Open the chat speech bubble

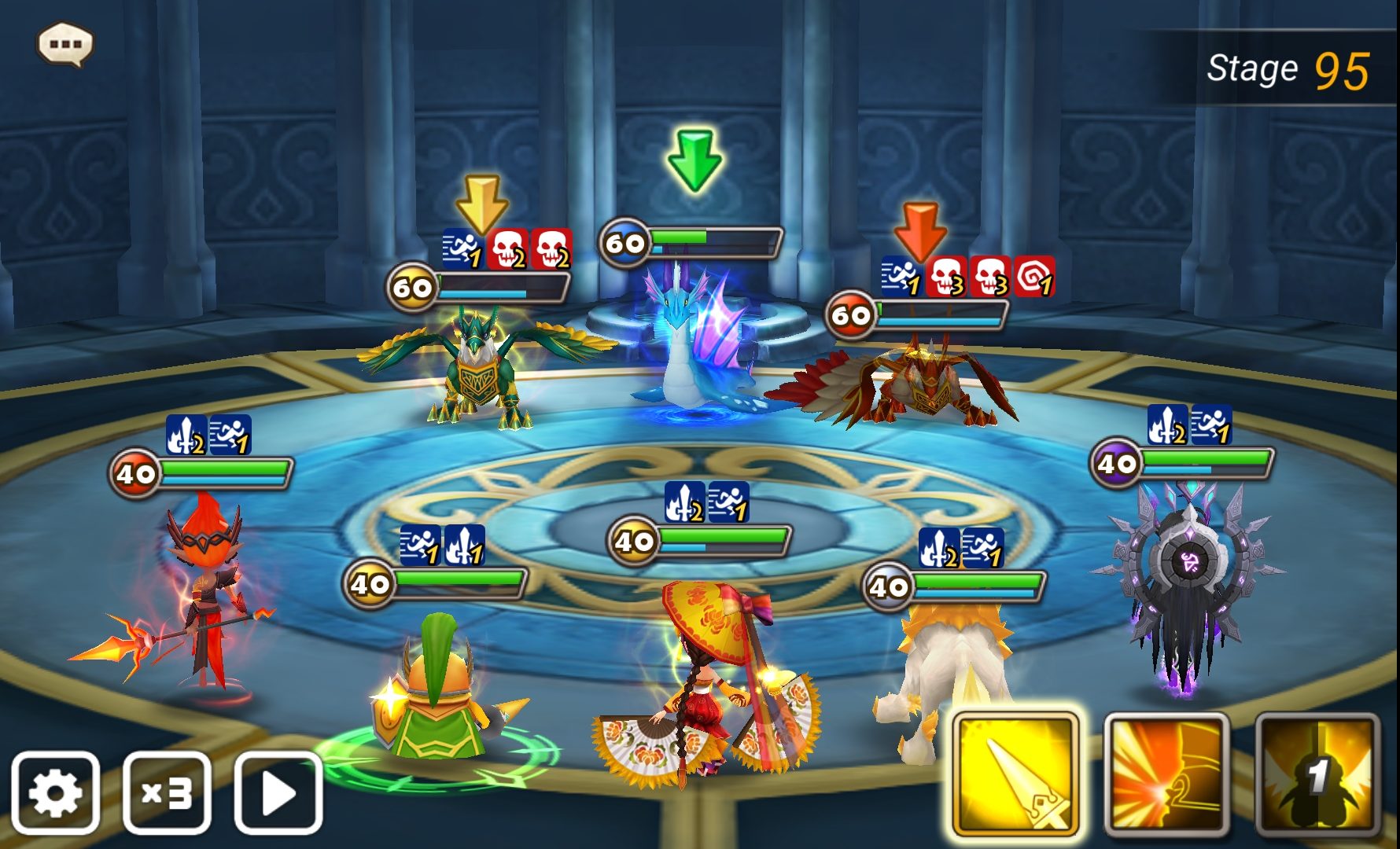pyautogui.click(x=65, y=44)
